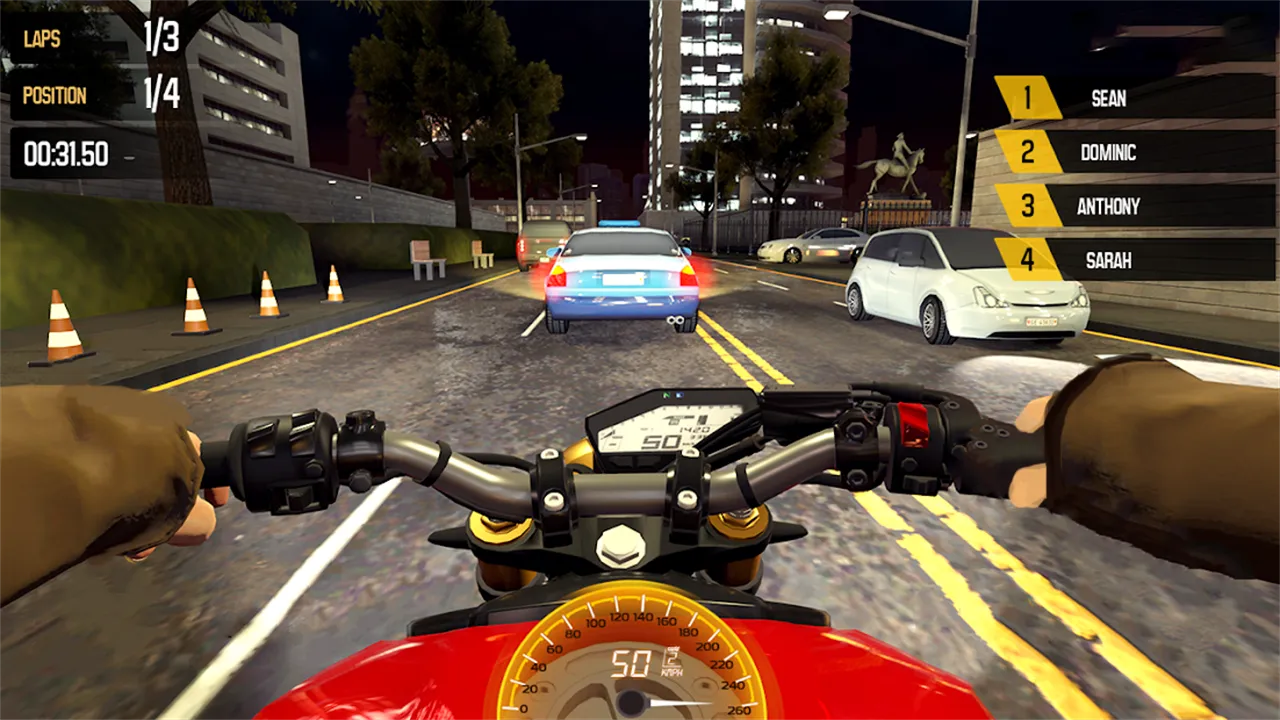Tap the rank 4 badge next to Sarah
Image resolution: width=1280 pixels, height=720 pixels.
tap(1027, 260)
